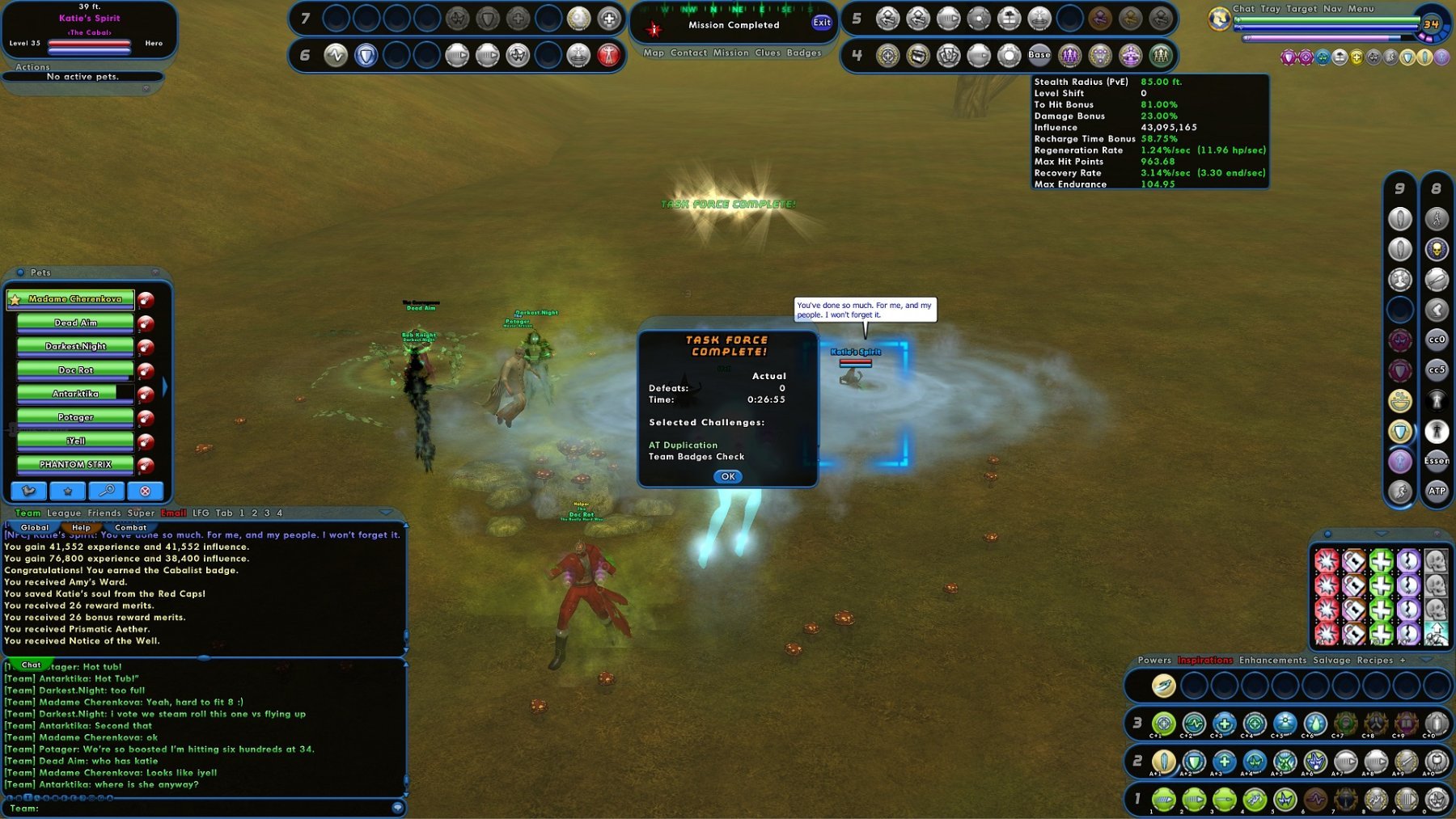This screenshot has width=1456, height=819.
Task: Switch chat to the League channel
Action: pyautogui.click(x=64, y=513)
